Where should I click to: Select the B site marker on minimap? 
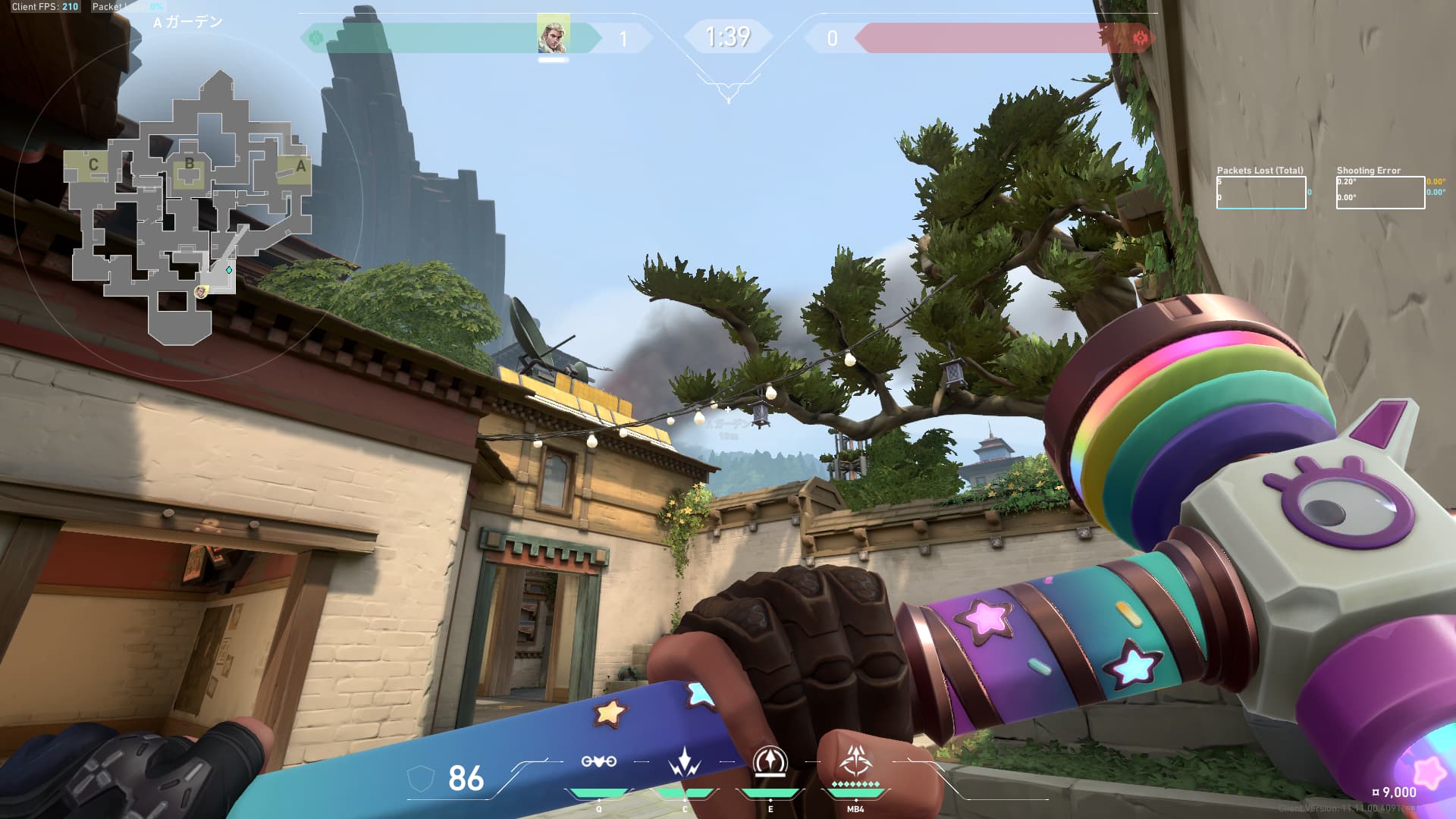coord(189,165)
